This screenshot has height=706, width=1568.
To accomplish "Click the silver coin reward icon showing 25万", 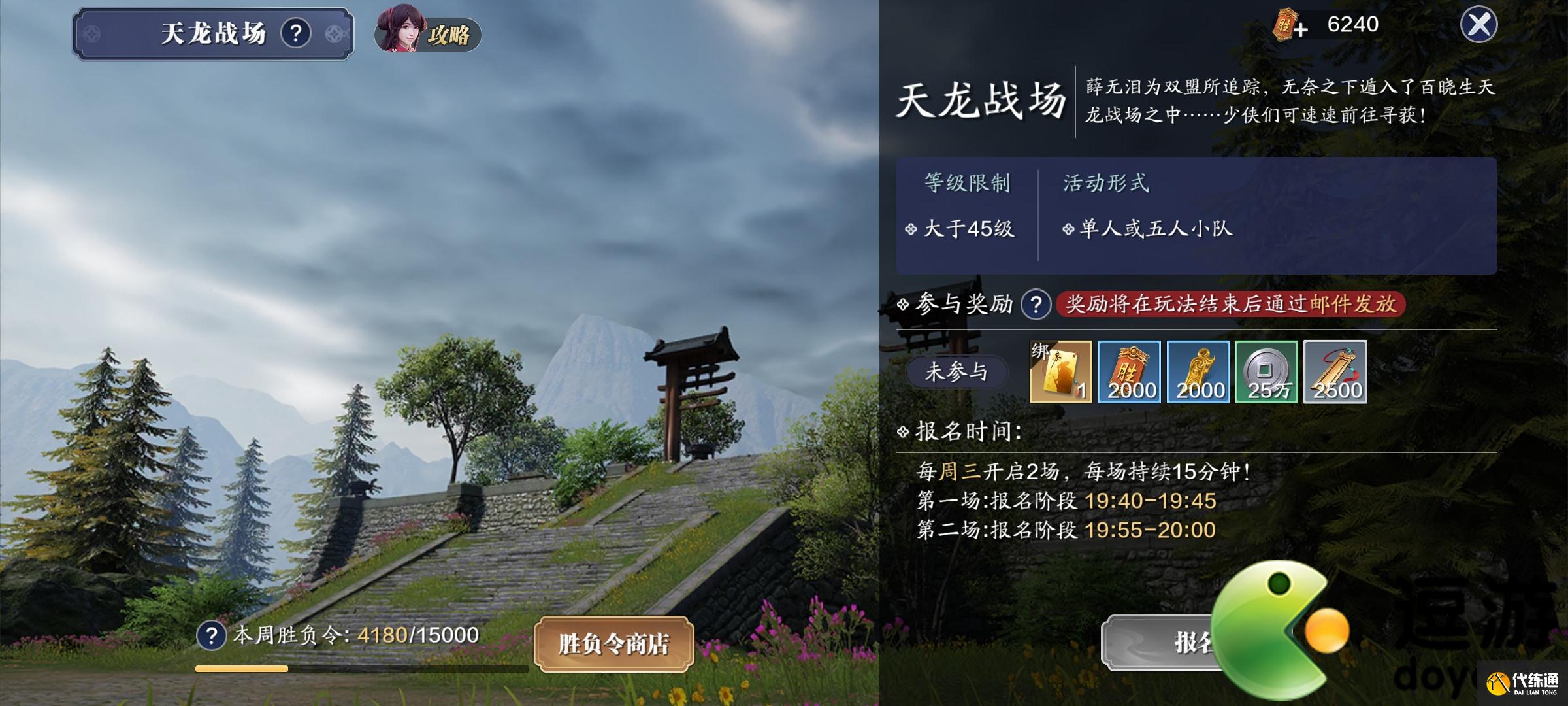I will (1266, 372).
